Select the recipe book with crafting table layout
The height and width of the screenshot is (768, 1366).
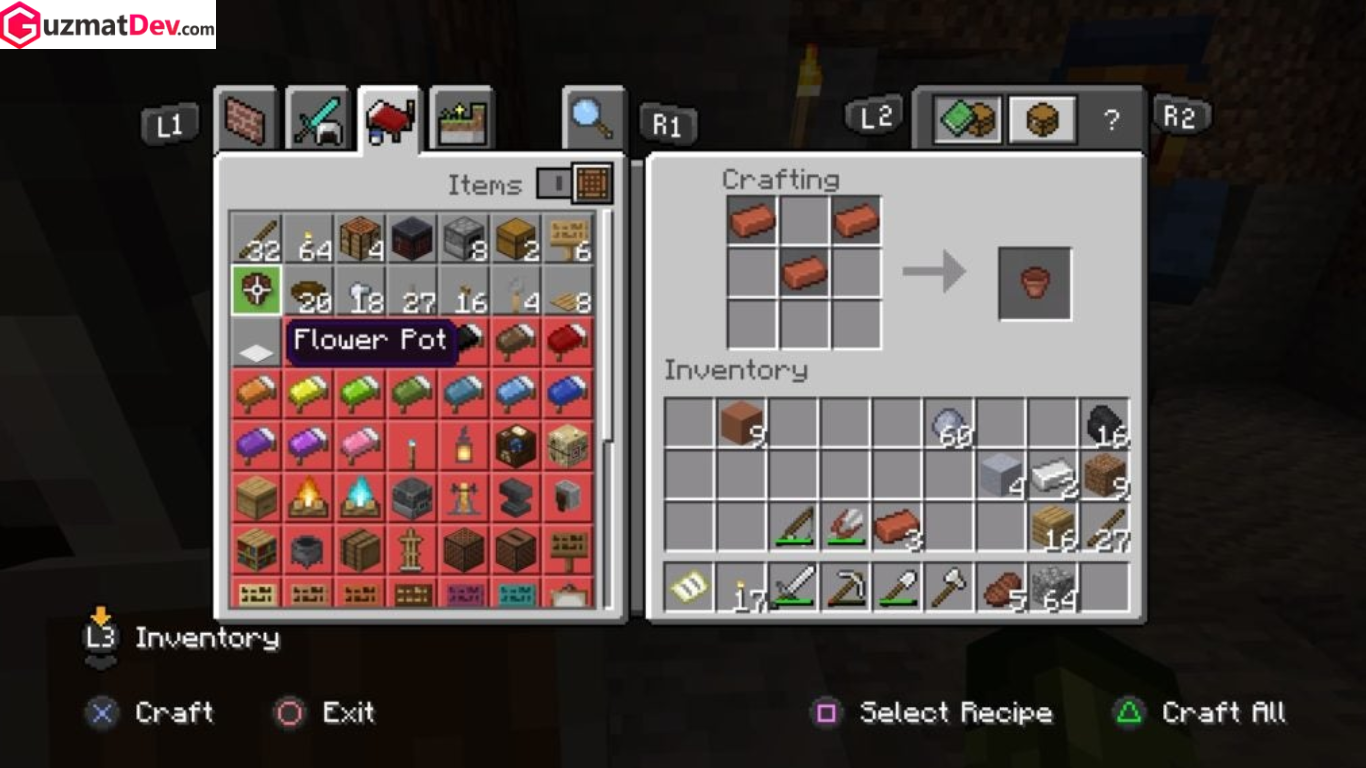pos(967,121)
